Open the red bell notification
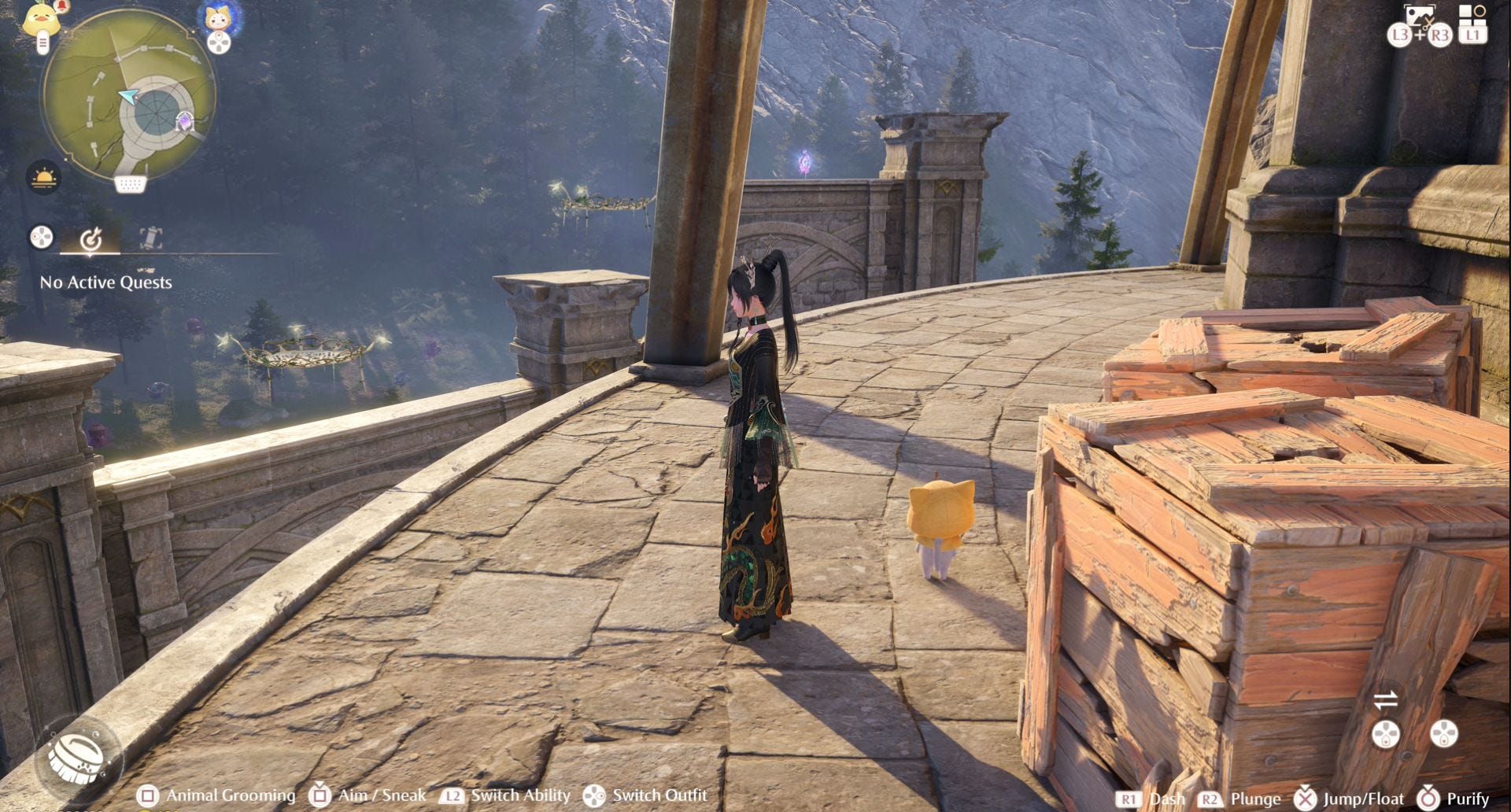The height and width of the screenshot is (812, 1511). click(x=63, y=7)
